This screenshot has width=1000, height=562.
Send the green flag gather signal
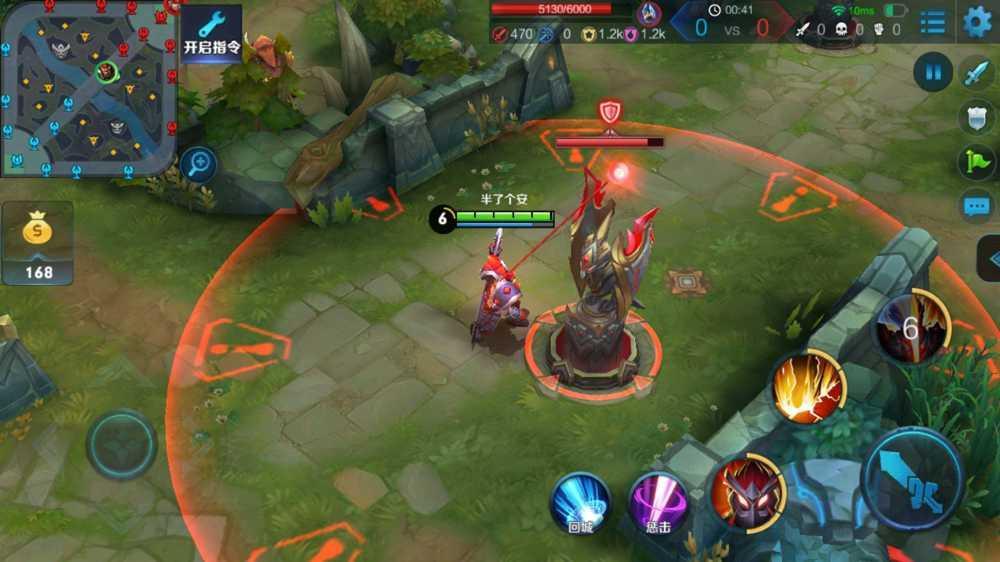coord(976,162)
